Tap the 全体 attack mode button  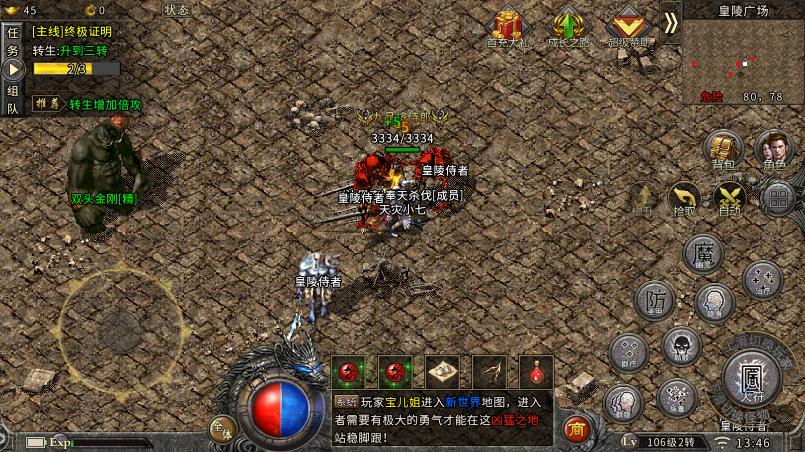pyautogui.click(x=222, y=428)
